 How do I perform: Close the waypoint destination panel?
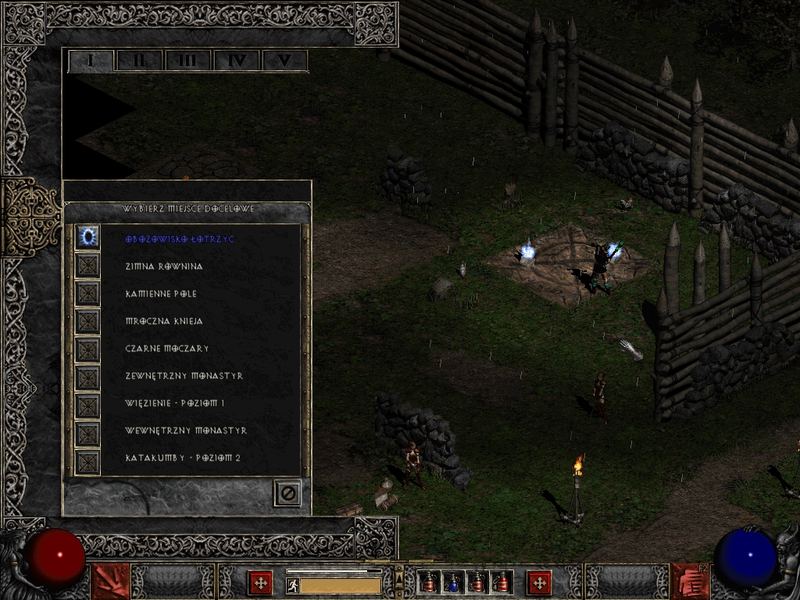[287, 492]
